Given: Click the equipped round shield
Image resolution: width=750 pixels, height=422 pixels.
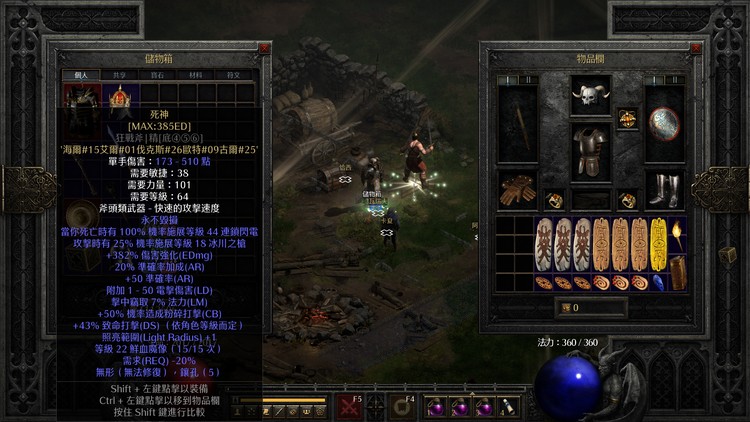Looking at the screenshot, I should pyautogui.click(x=664, y=124).
